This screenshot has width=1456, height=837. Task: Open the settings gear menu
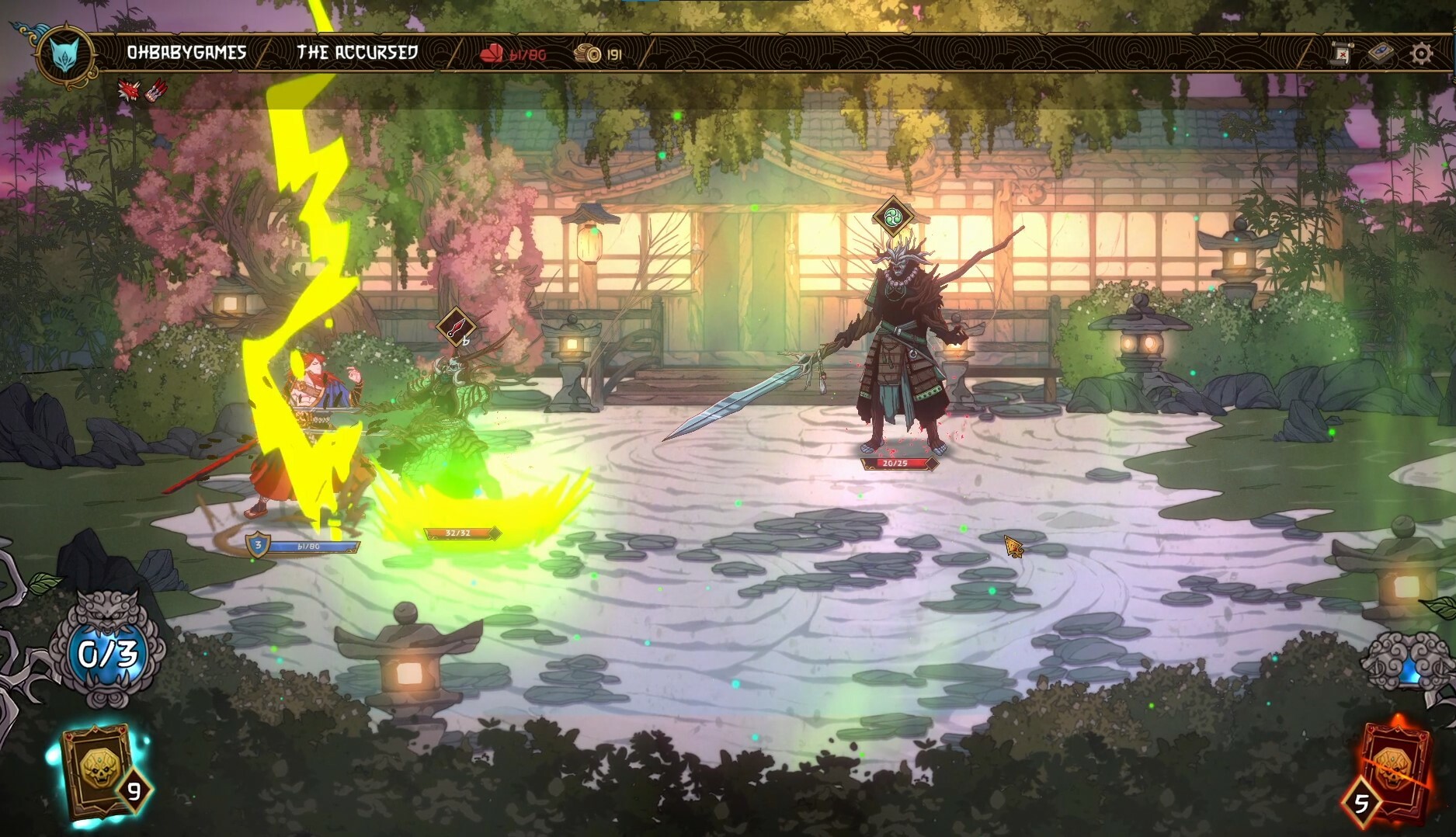coord(1421,53)
